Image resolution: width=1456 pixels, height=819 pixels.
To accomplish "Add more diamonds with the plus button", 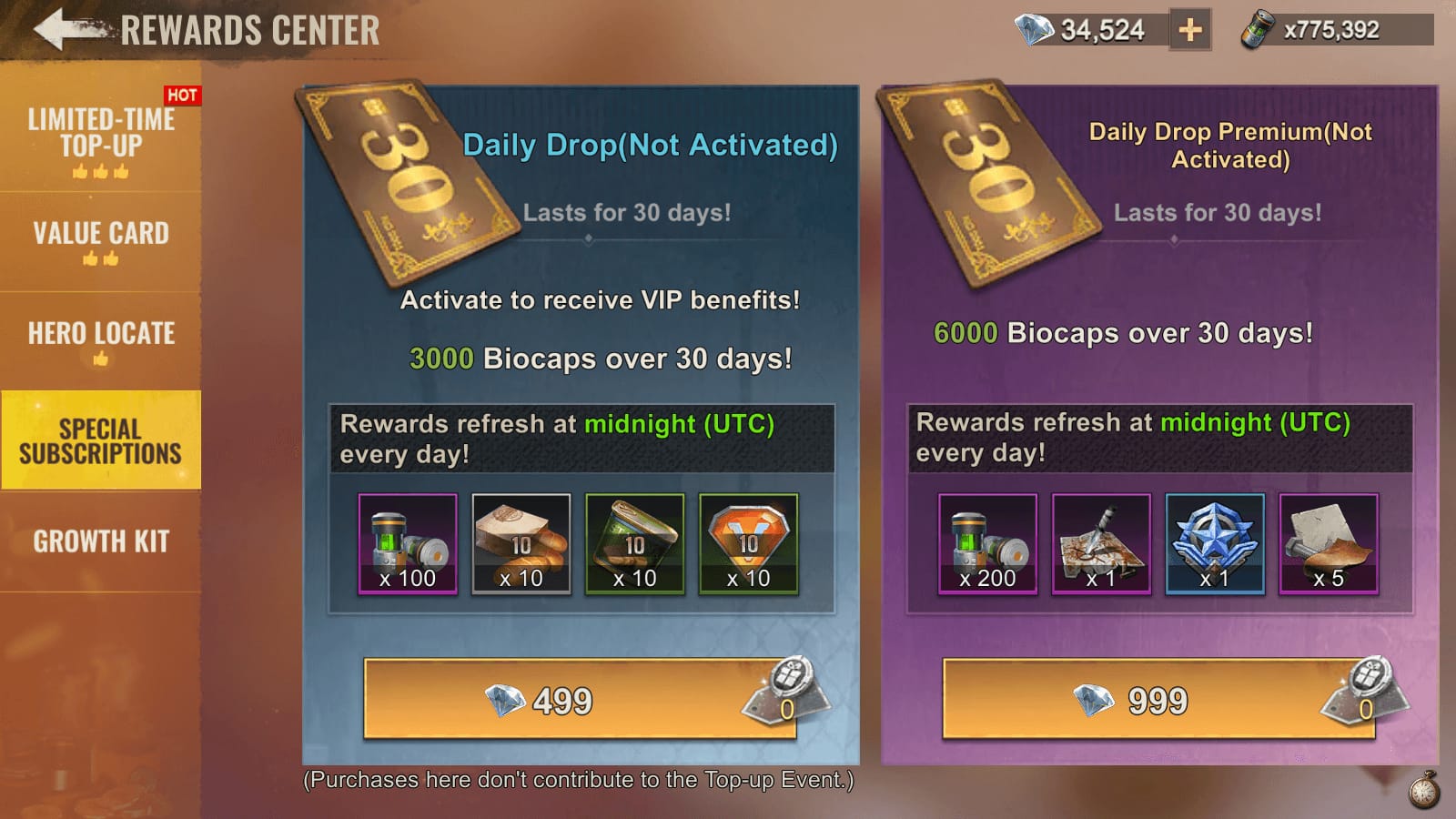I will coord(1189,30).
